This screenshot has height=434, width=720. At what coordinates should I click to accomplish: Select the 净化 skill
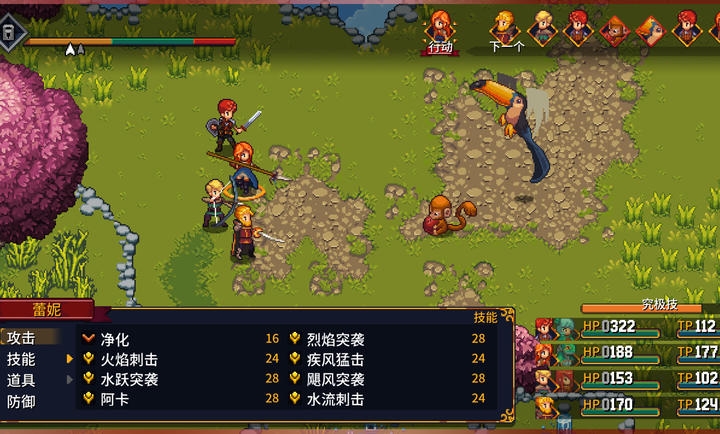point(115,339)
